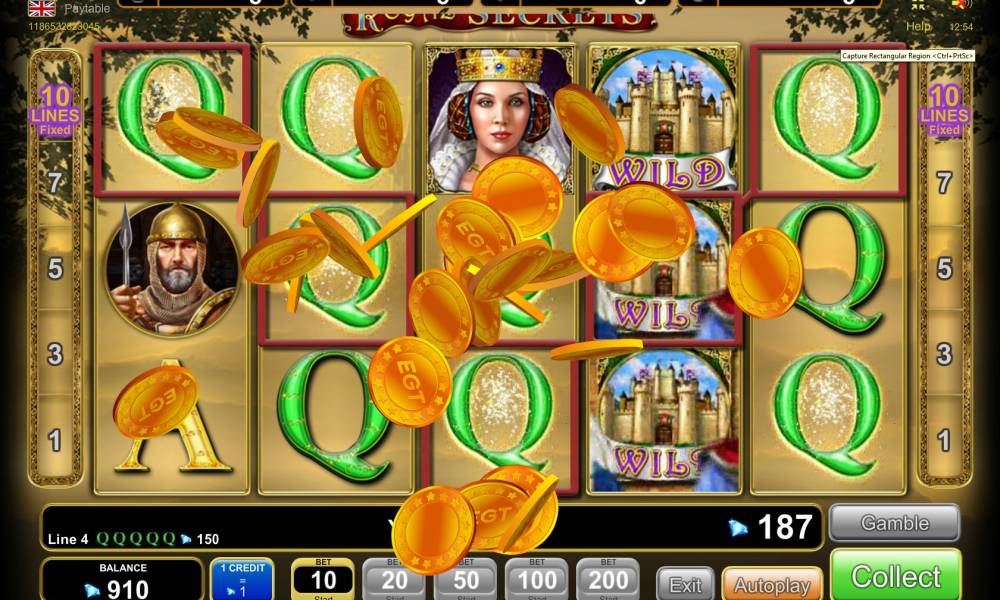The width and height of the screenshot is (1000, 600).
Task: Open the Help page
Action: (x=918, y=26)
